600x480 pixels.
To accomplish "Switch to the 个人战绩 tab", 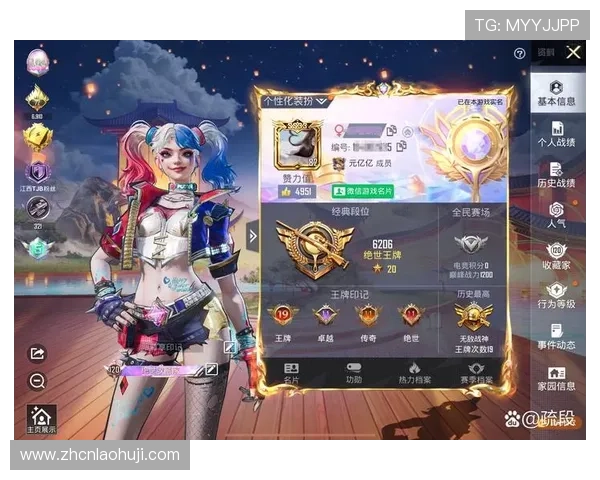I will pos(556,136).
